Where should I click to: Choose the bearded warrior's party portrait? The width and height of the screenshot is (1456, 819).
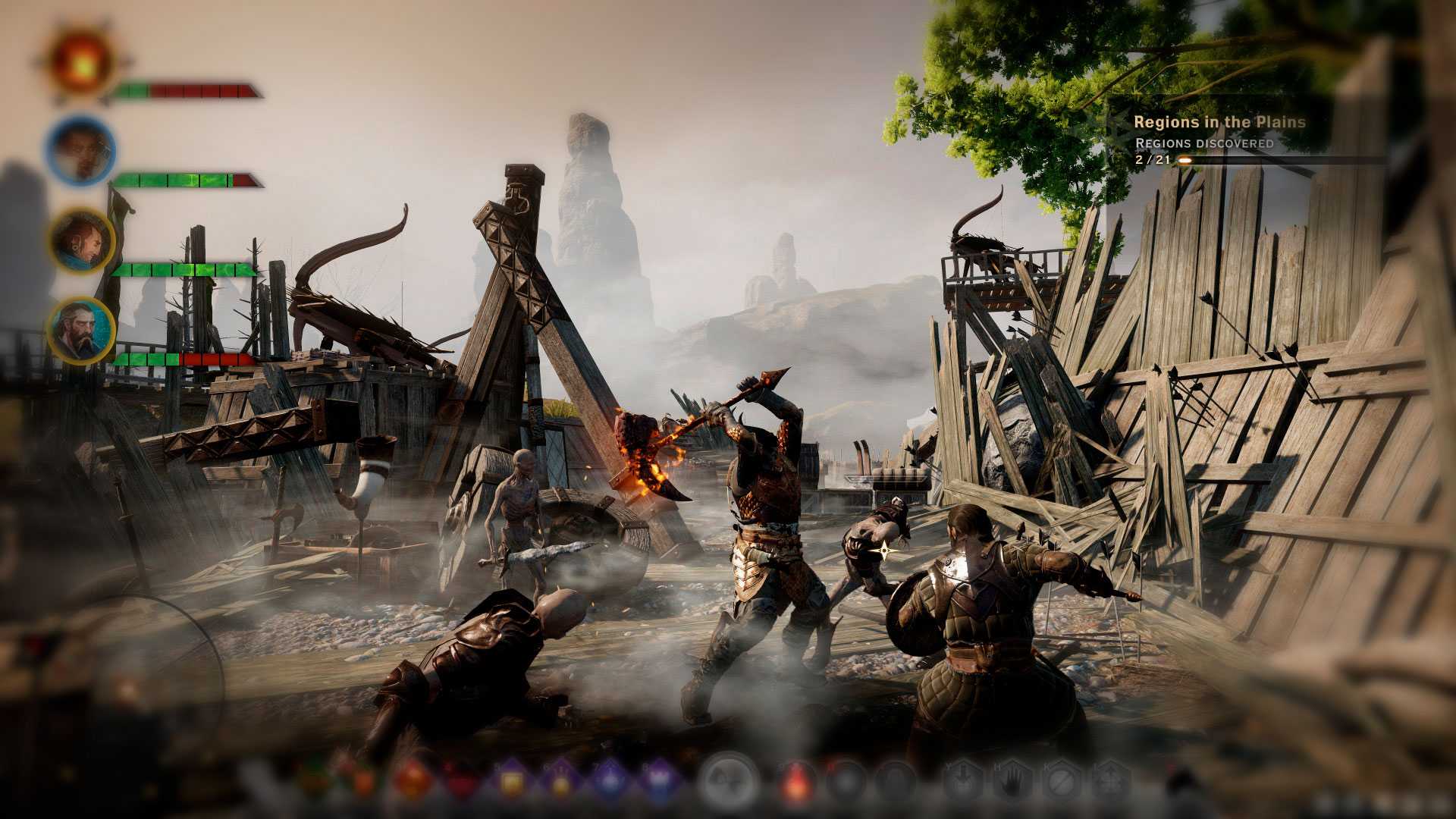pos(81,331)
